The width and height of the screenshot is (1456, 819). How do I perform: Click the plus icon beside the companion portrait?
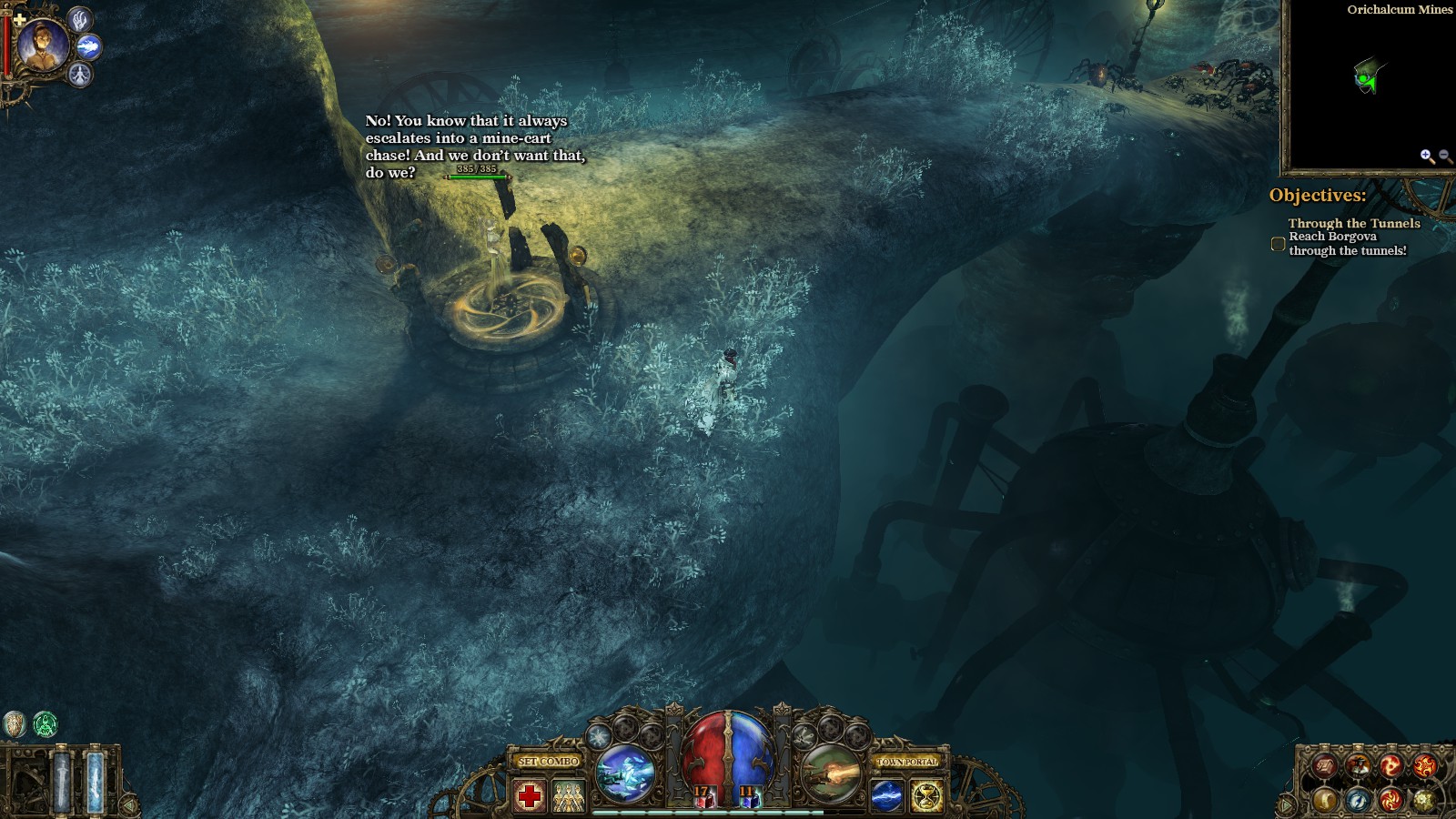tap(18, 19)
